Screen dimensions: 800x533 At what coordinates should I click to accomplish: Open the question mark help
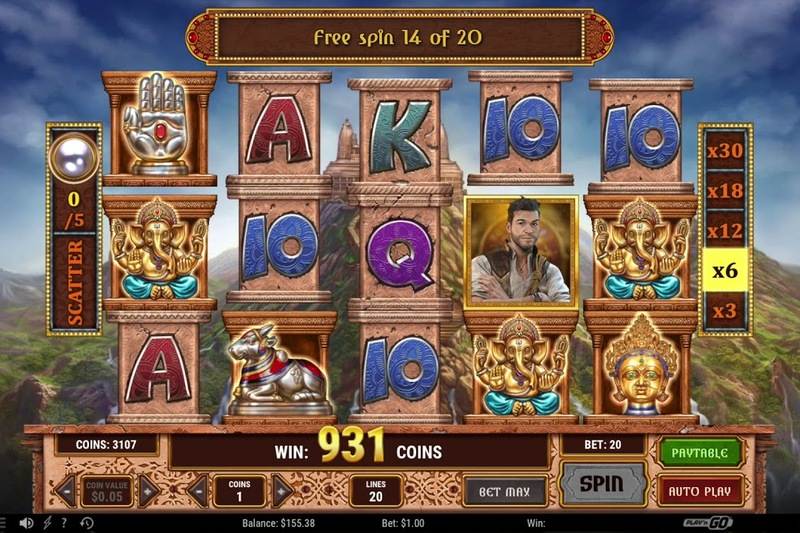pos(65,523)
